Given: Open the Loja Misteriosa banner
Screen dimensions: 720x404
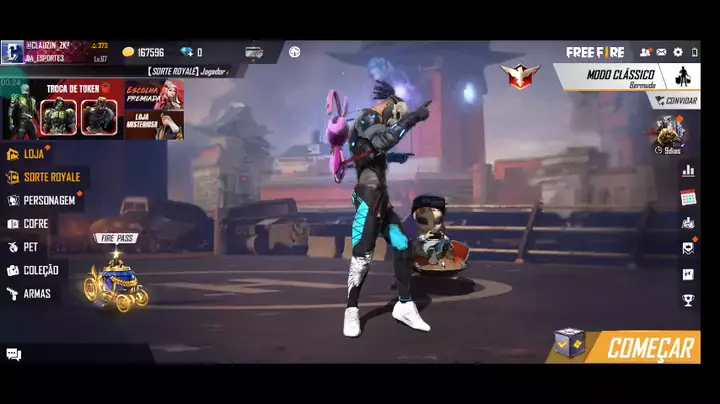Looking at the screenshot, I should (154, 110).
